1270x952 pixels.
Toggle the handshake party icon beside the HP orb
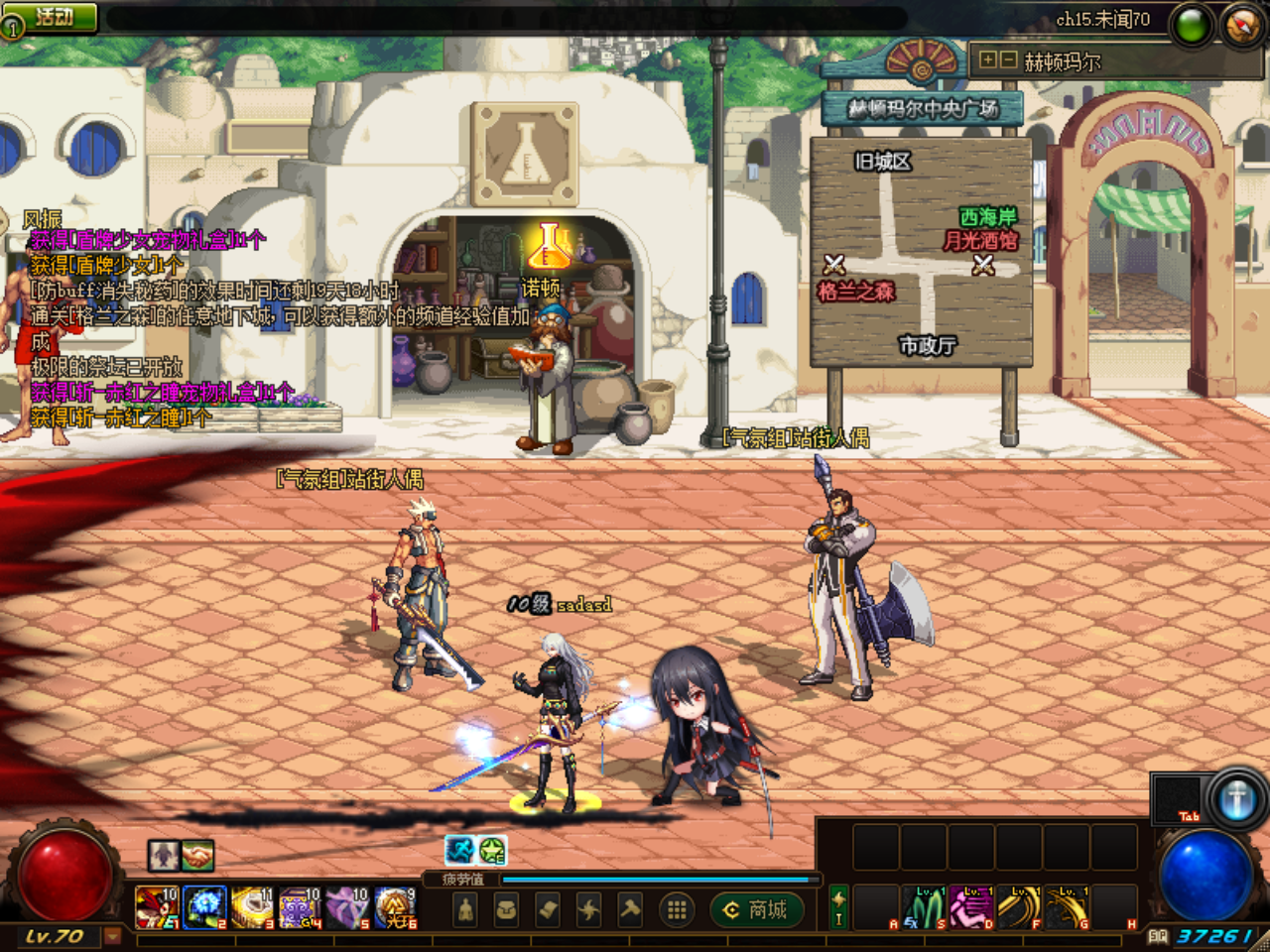196,854
